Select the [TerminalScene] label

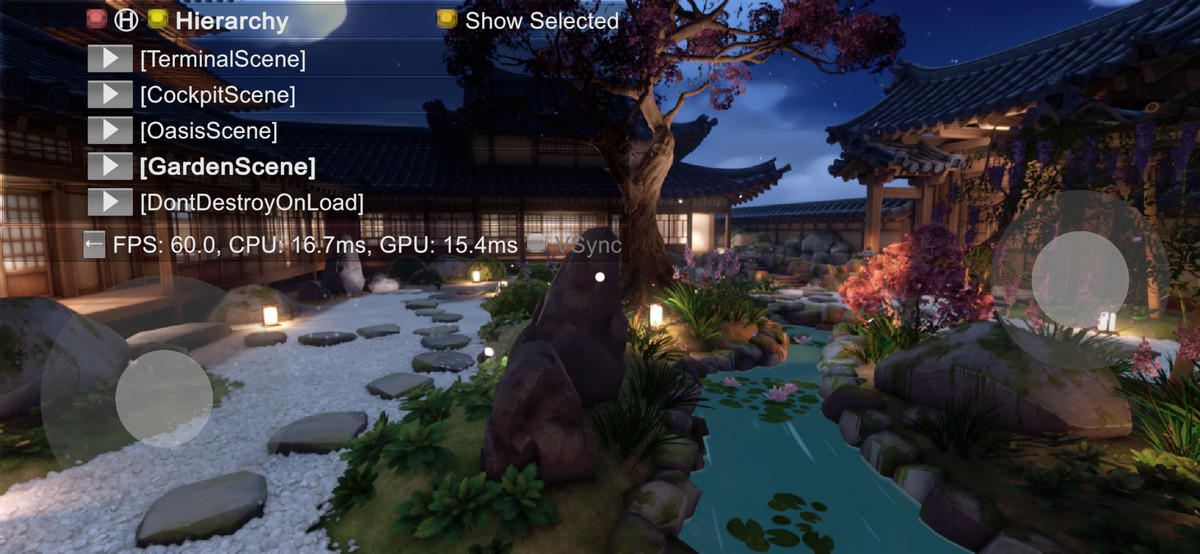[x=223, y=59]
